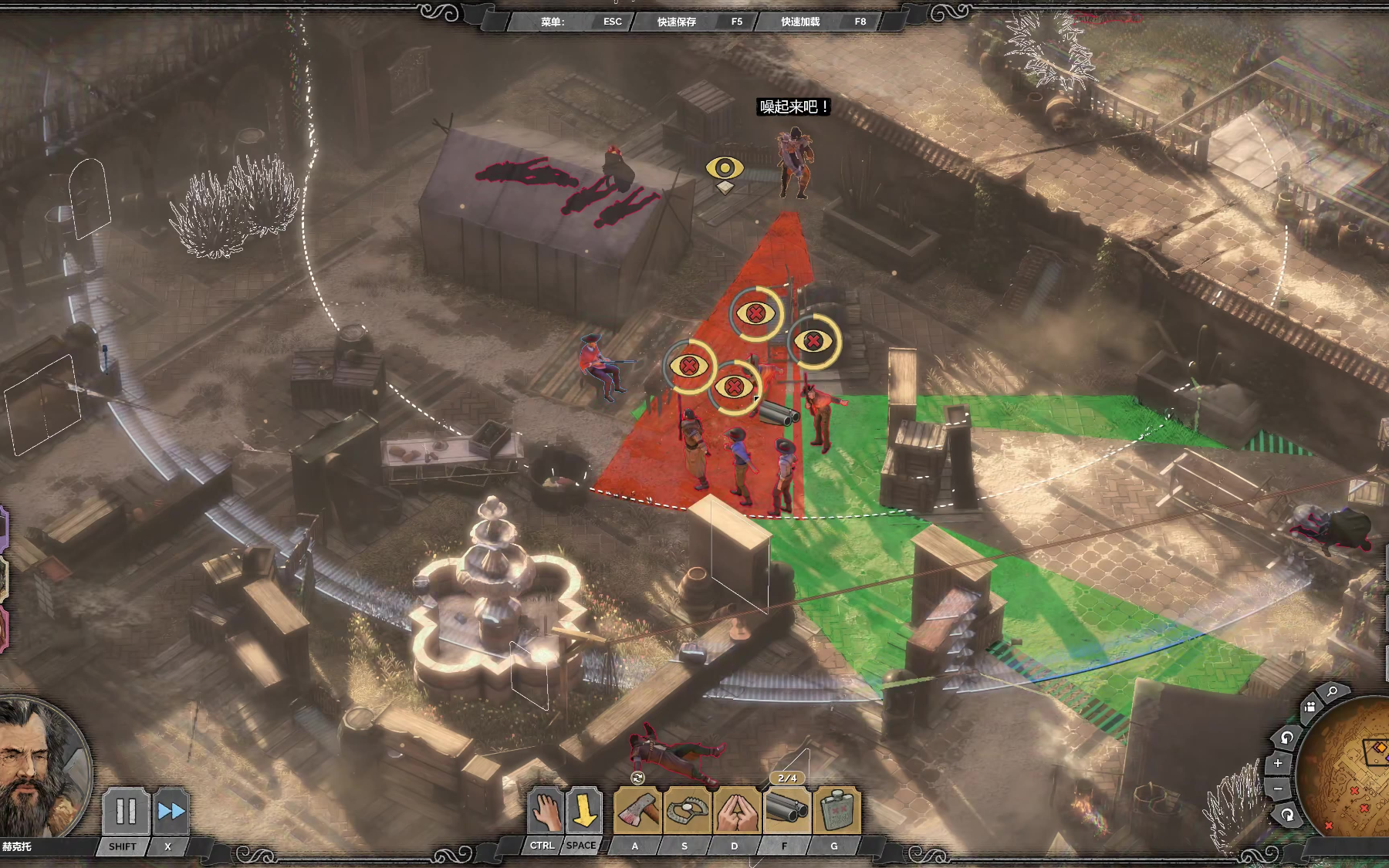Select the bear trap ability
The height and width of the screenshot is (868, 1389).
click(x=686, y=812)
